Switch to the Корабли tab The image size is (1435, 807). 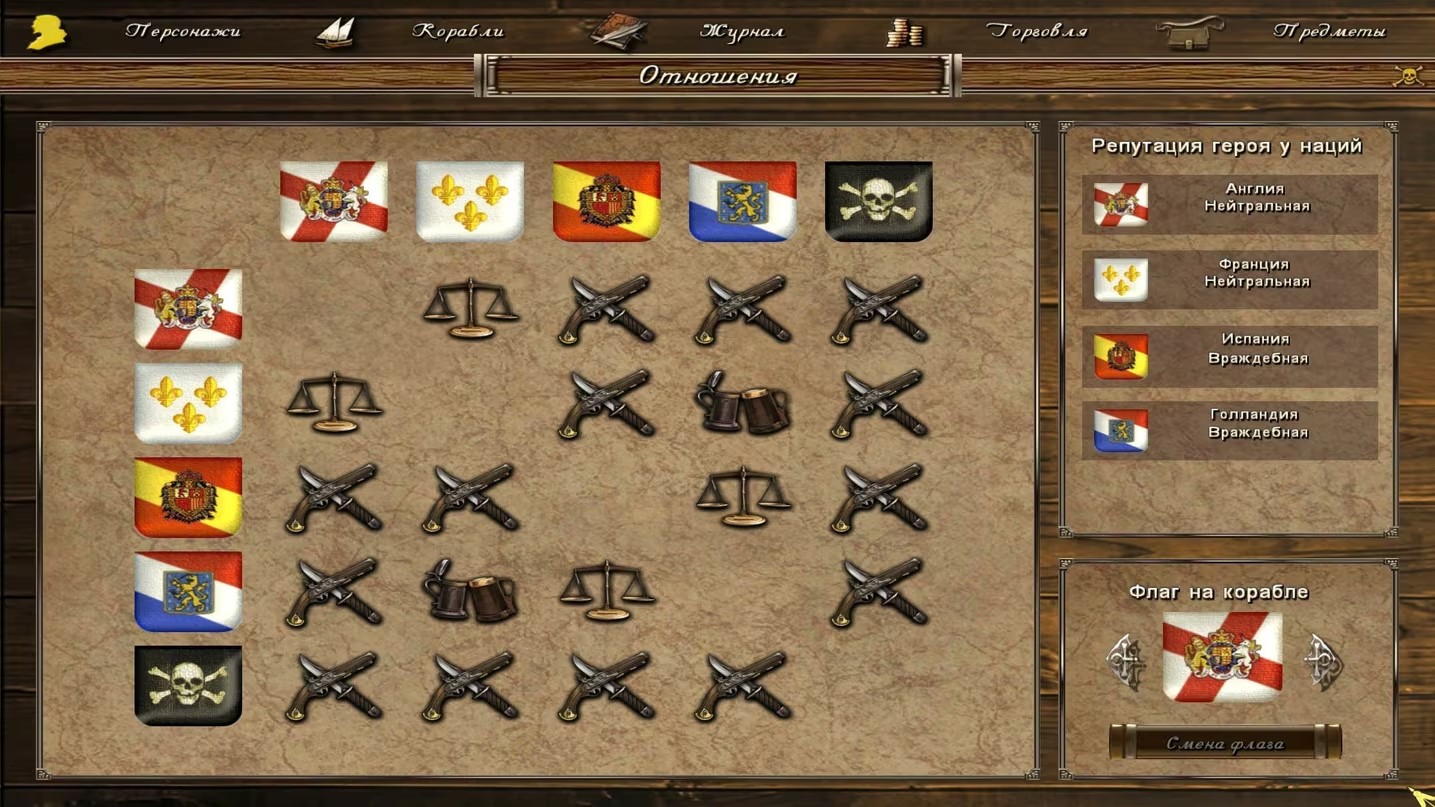pyautogui.click(x=458, y=31)
